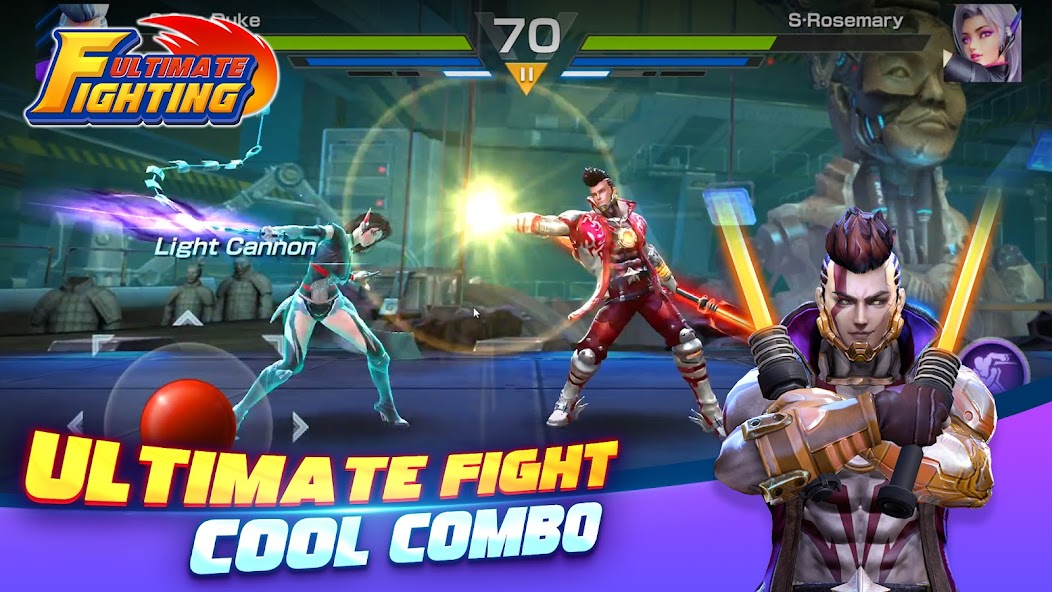Tap the red virtual joystick ball

point(187,415)
